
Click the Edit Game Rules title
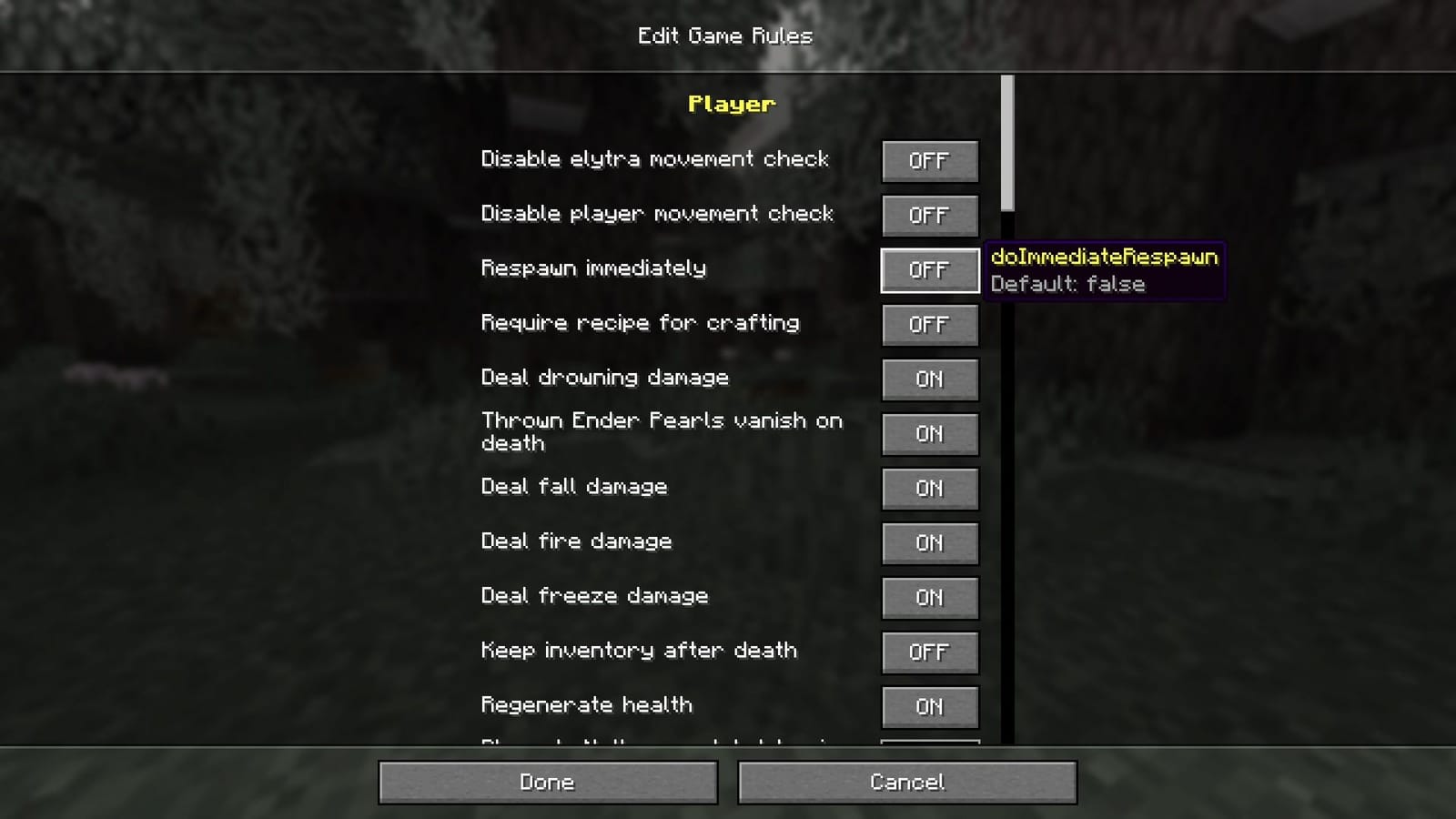tap(724, 36)
